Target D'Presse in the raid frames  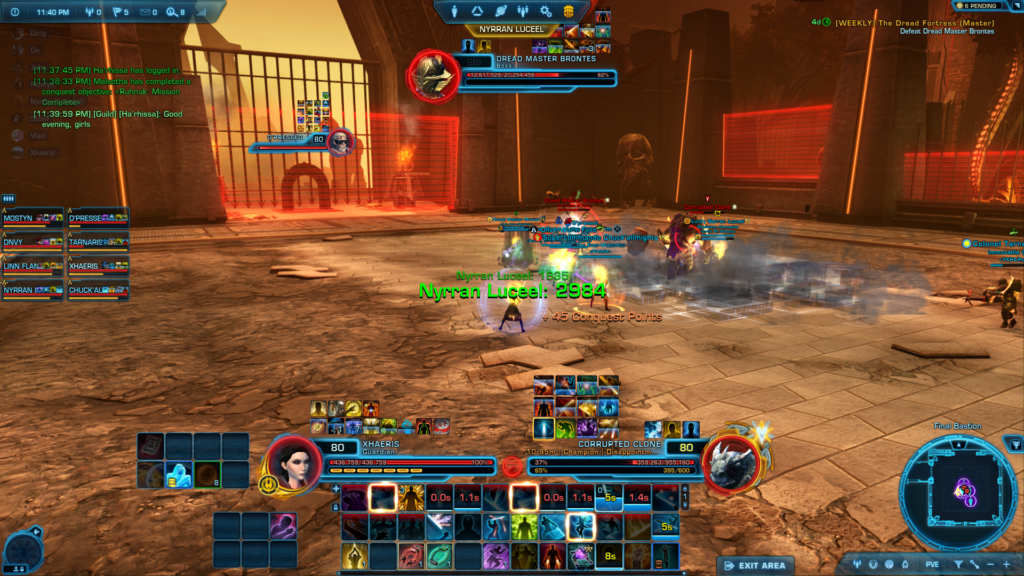[97, 220]
